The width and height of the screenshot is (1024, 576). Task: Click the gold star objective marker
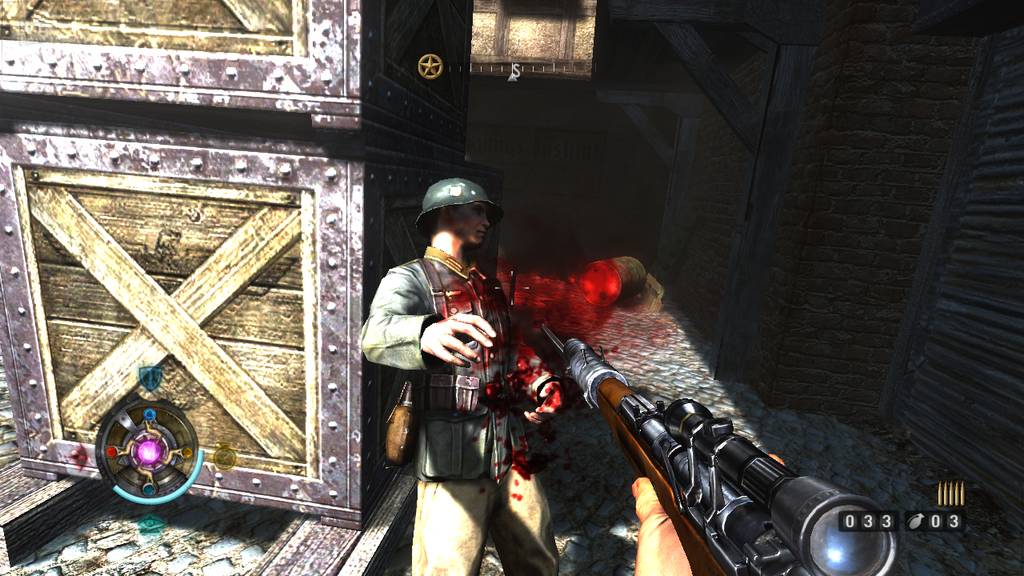pos(430,67)
